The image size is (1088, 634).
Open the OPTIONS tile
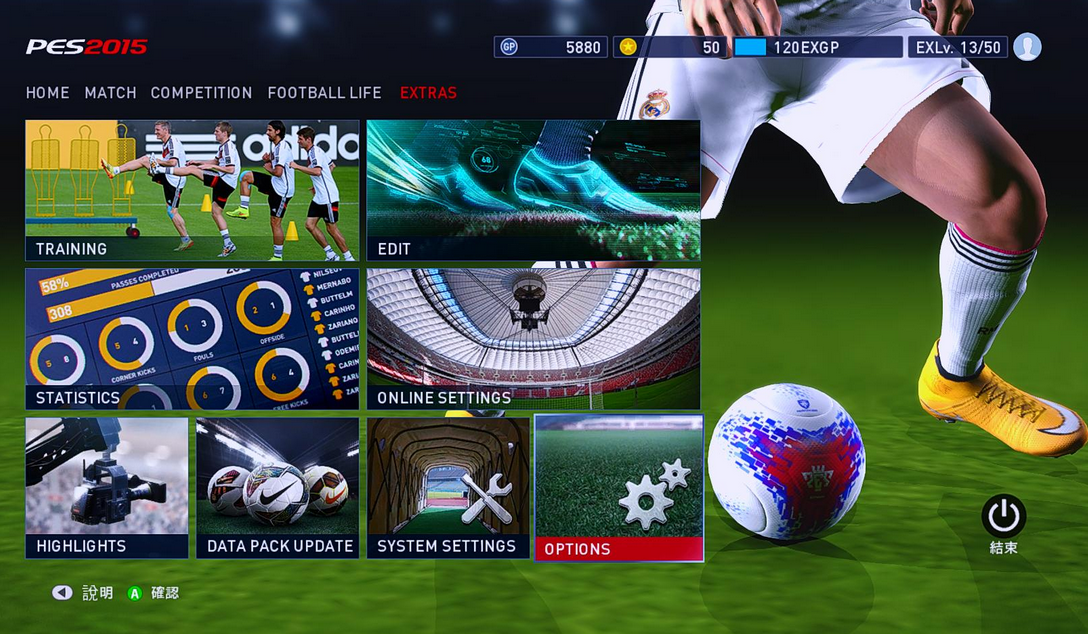point(619,487)
